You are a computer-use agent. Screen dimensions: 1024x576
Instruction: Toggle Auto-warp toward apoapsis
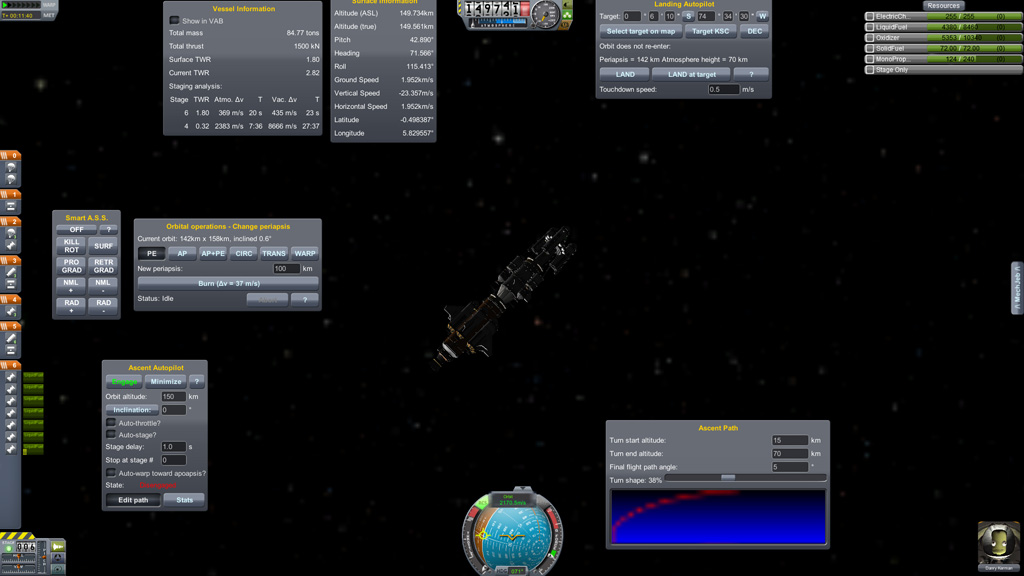tap(111, 473)
